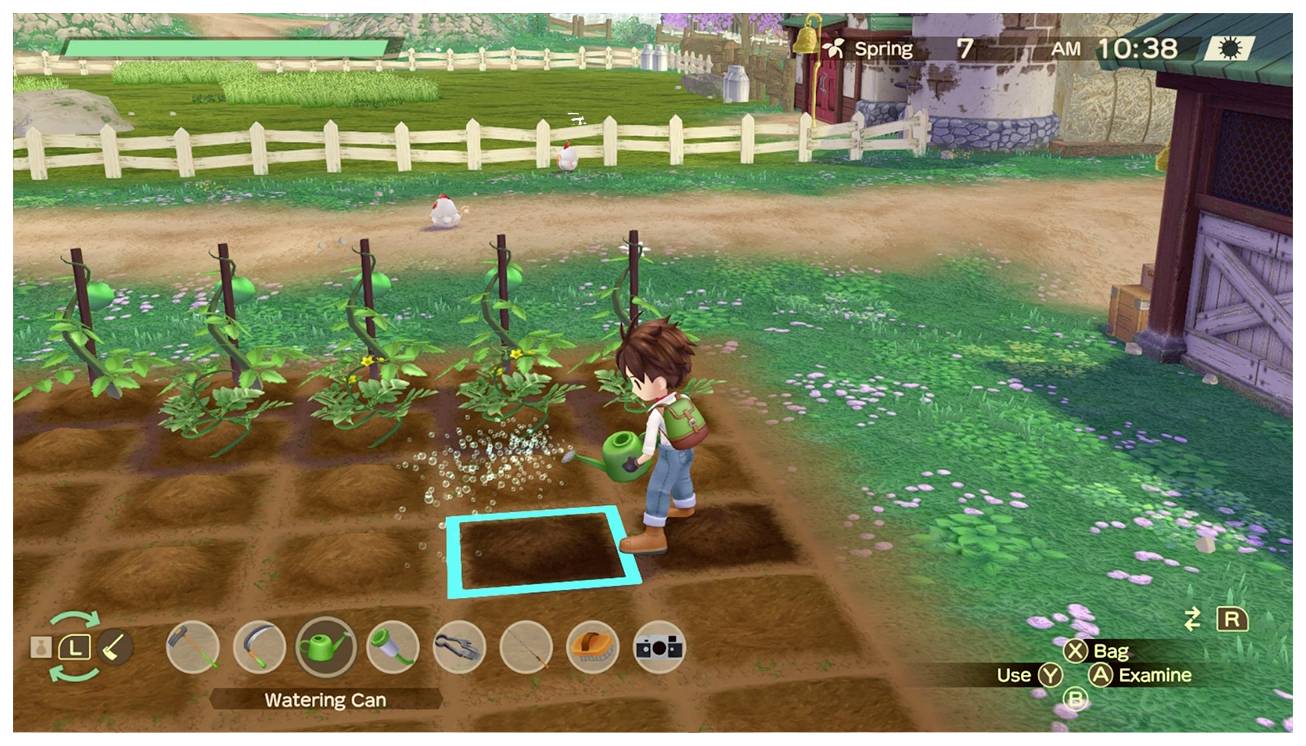Click the green stamina bar
The image size is (1306, 746).
(225, 46)
